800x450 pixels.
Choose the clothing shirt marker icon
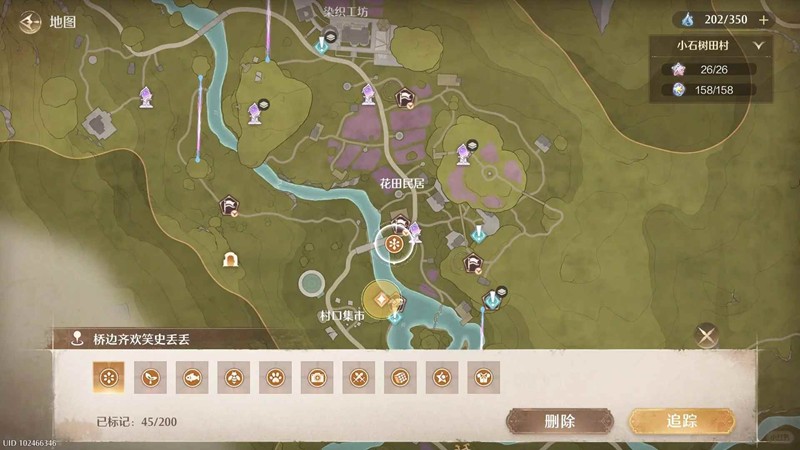pyautogui.click(x=483, y=377)
